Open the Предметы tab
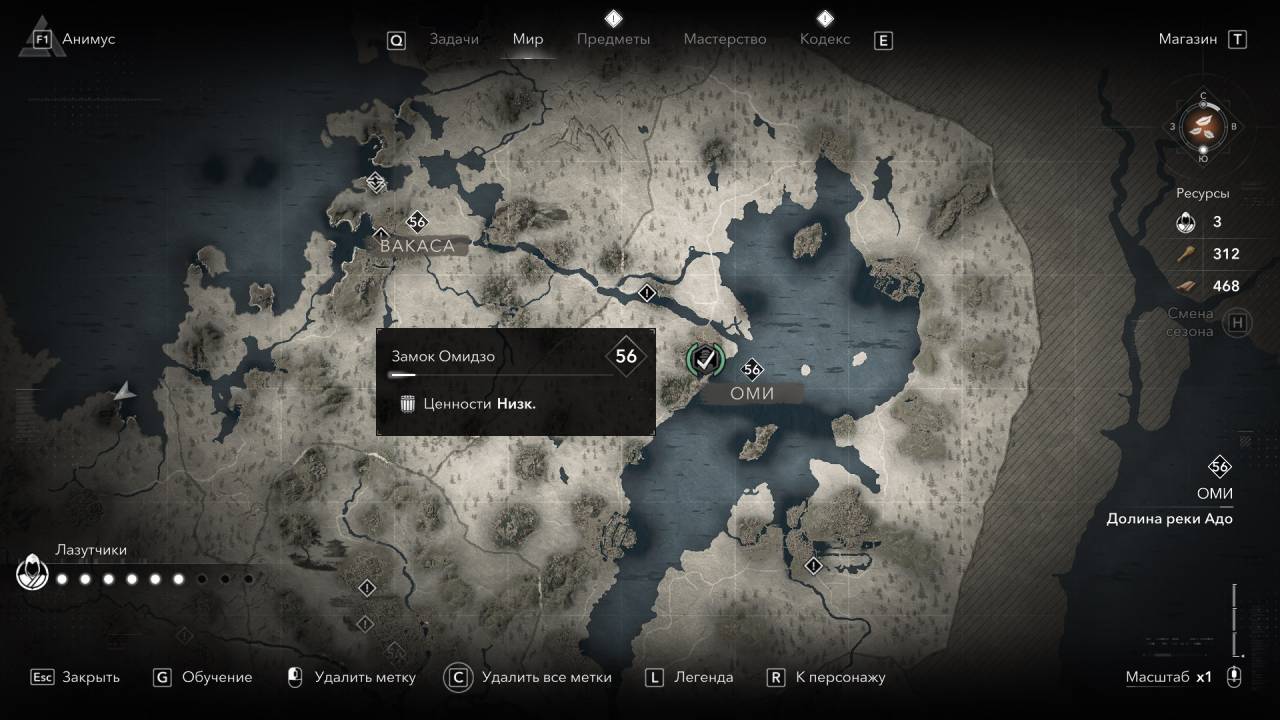Viewport: 1280px width, 720px height. click(613, 39)
